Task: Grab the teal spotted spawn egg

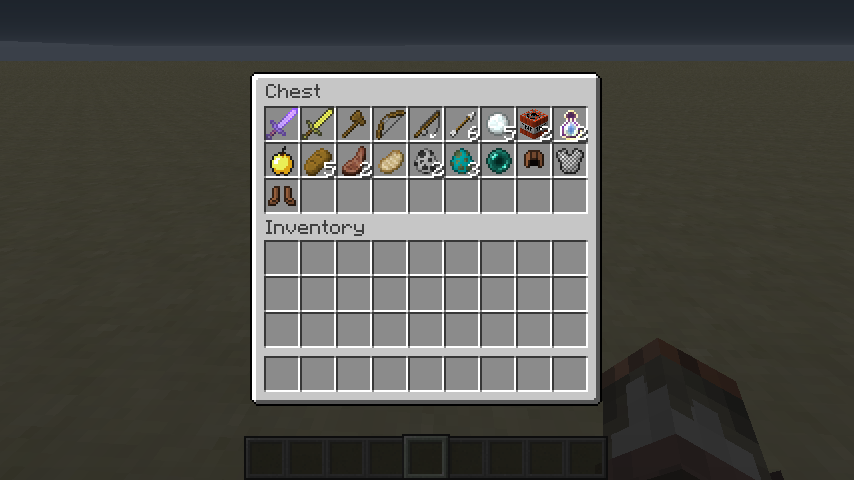Action: click(x=462, y=160)
